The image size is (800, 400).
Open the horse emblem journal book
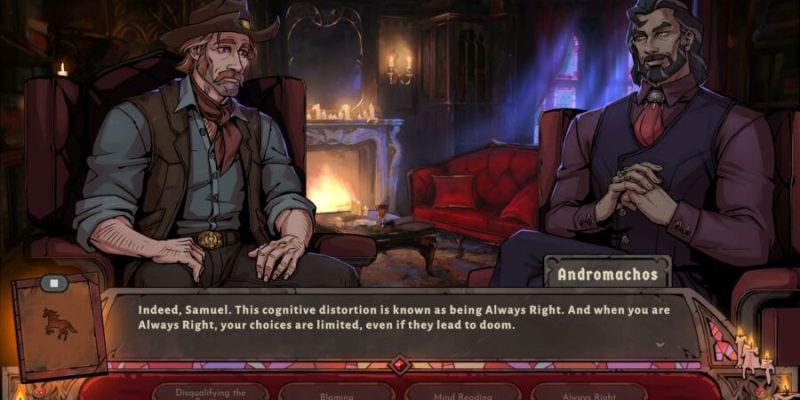[59, 327]
